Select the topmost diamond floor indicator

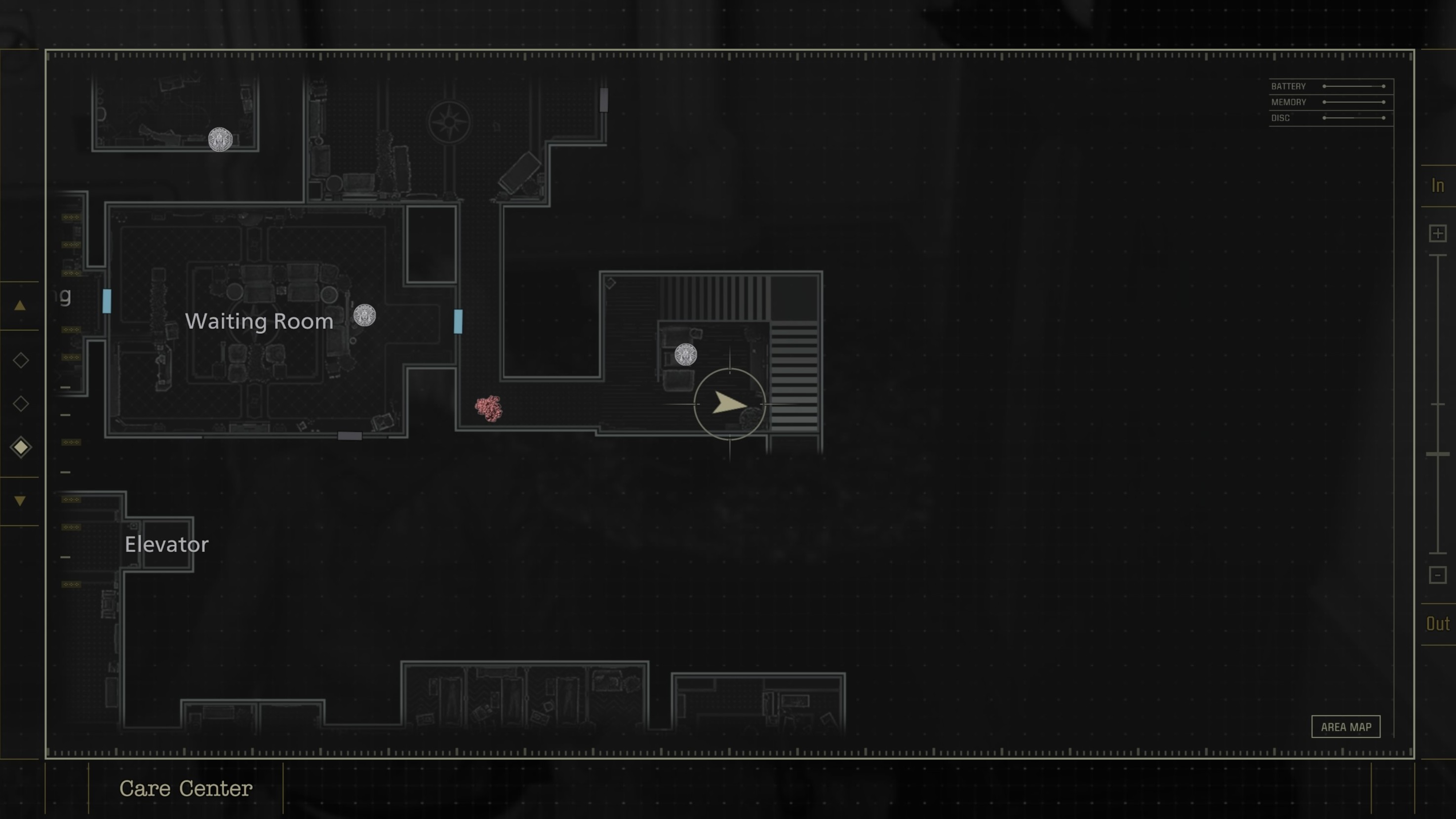[20, 359]
